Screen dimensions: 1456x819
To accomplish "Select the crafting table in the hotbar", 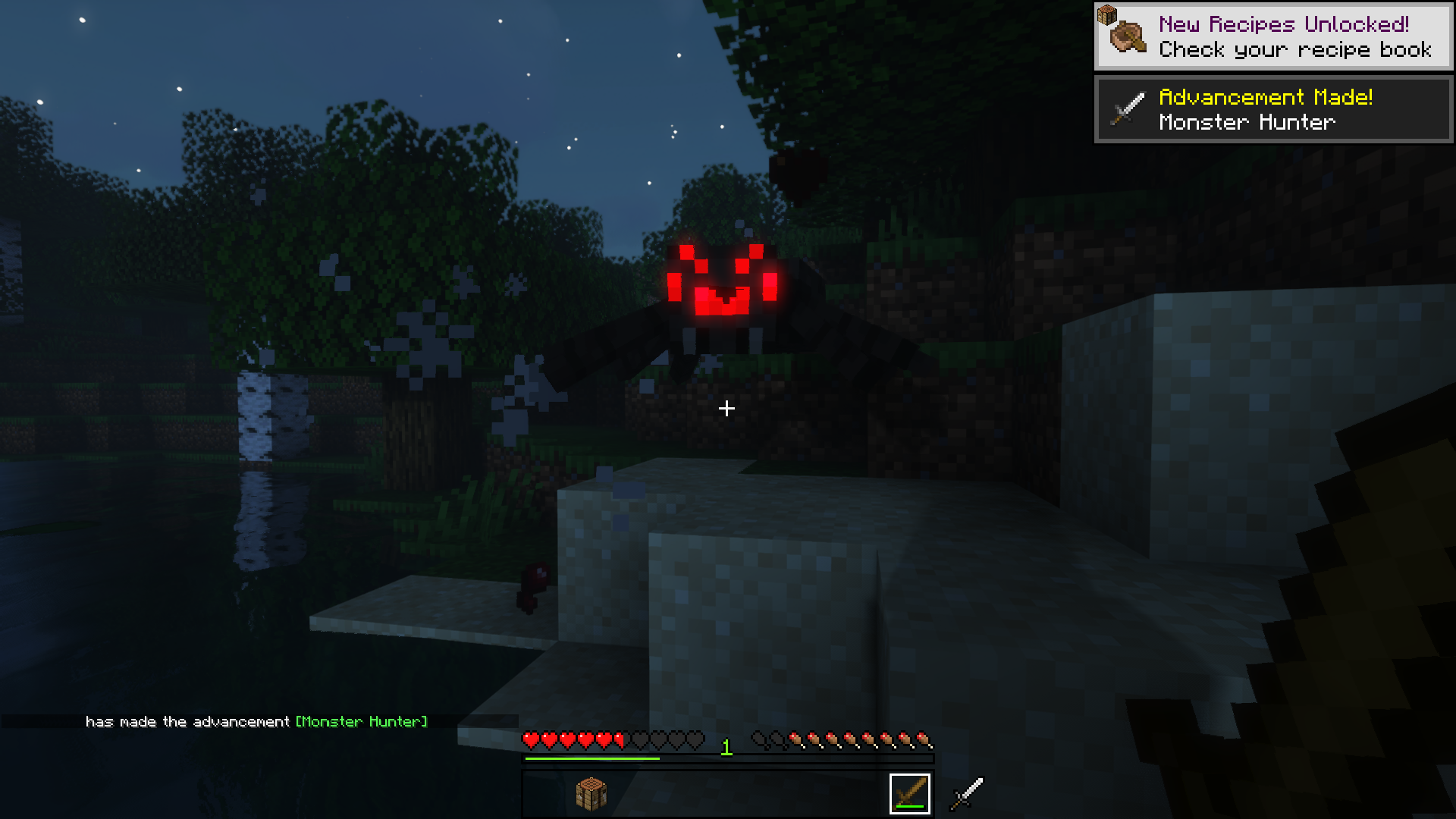I will click(x=591, y=792).
